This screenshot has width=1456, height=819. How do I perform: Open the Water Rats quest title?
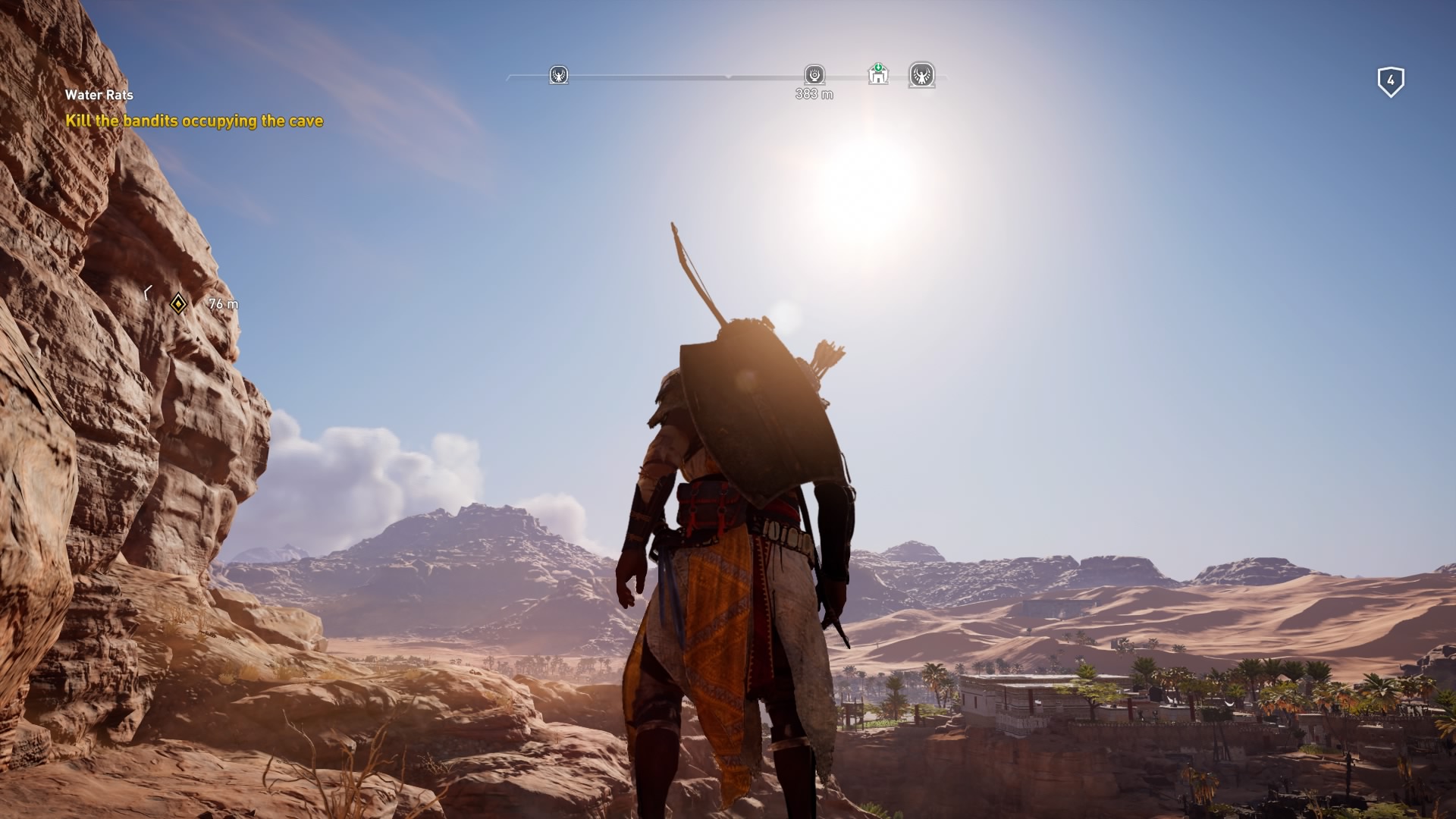[x=99, y=95]
